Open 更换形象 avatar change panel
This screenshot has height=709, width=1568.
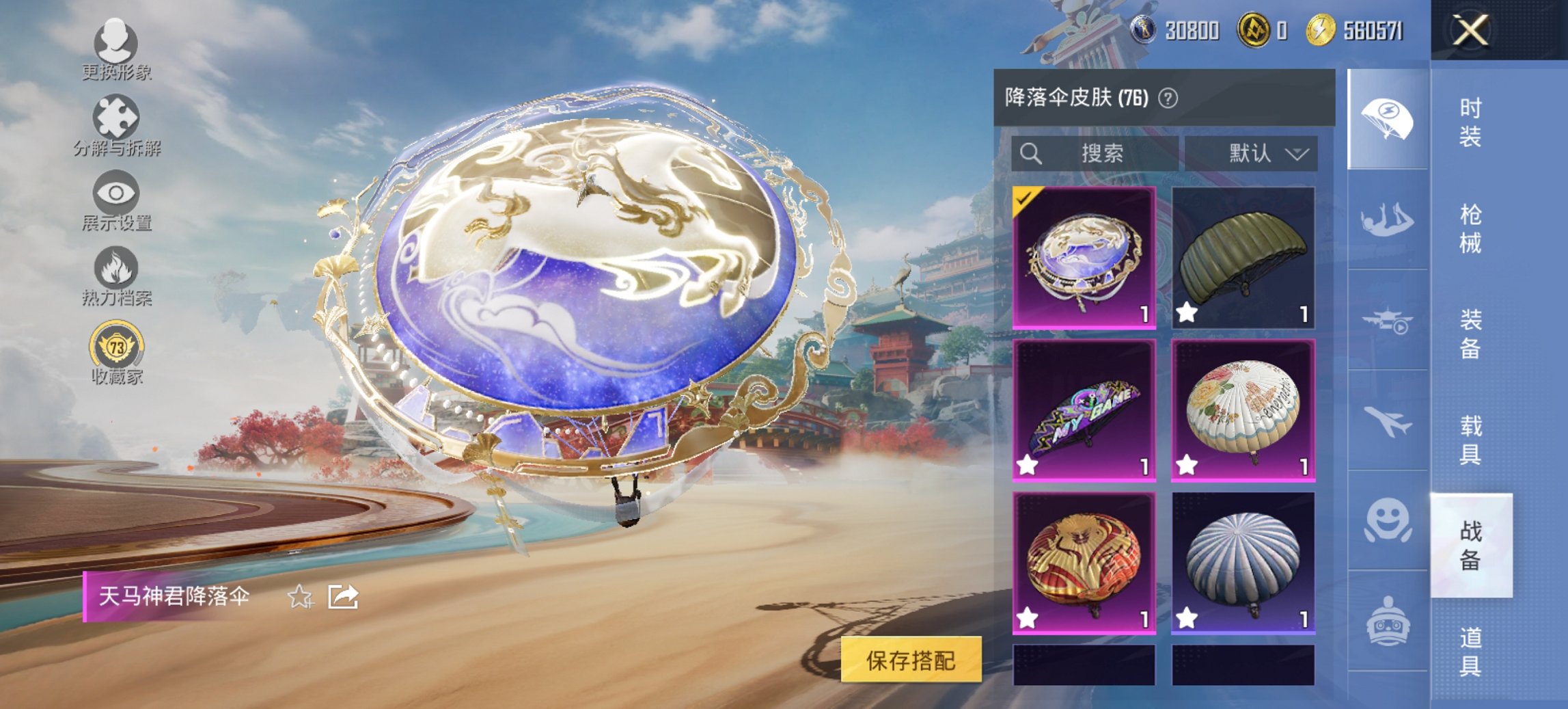click(116, 48)
